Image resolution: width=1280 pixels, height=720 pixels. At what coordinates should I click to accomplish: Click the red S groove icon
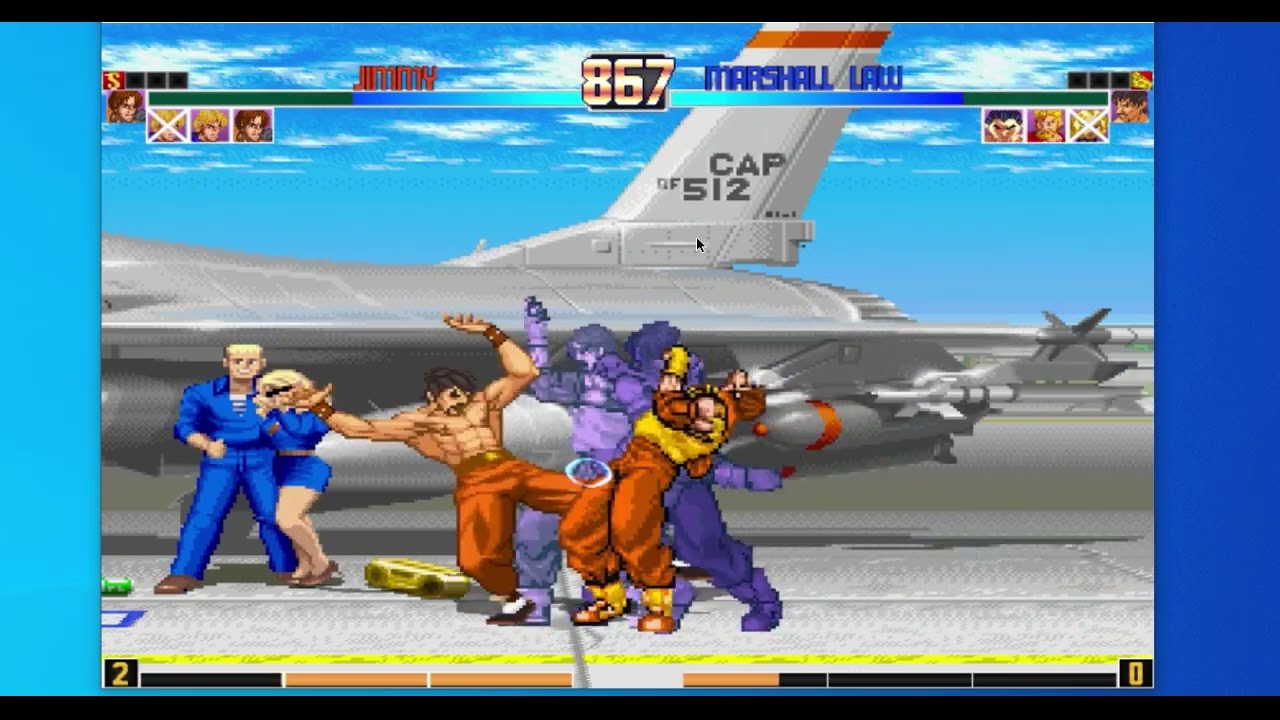[113, 81]
